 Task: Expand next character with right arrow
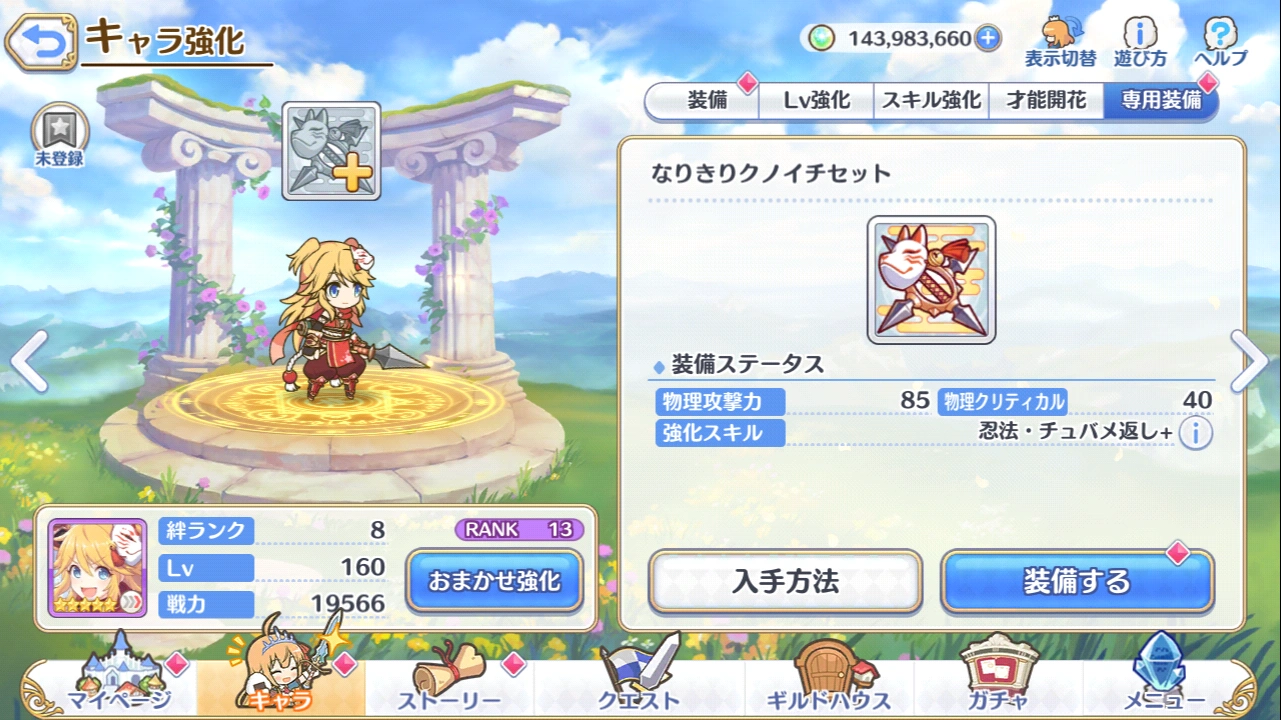point(1251,360)
